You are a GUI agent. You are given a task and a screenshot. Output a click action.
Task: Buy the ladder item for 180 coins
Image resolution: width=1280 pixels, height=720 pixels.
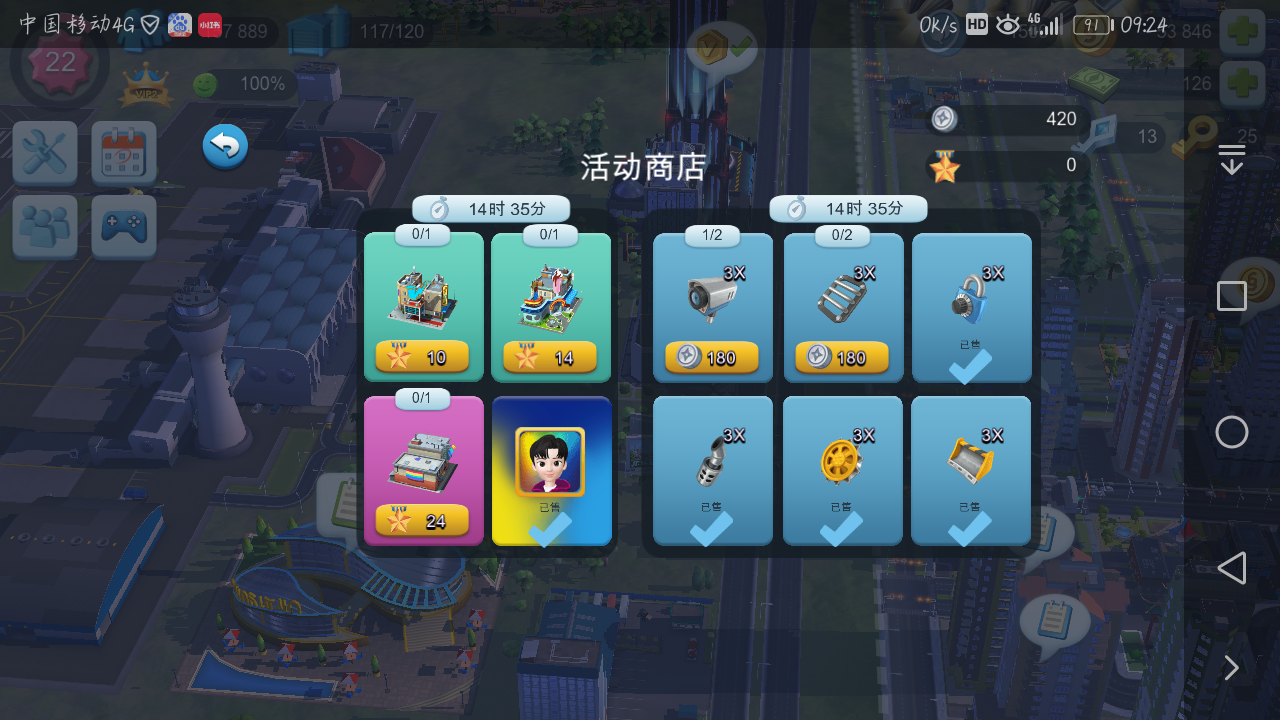842,357
